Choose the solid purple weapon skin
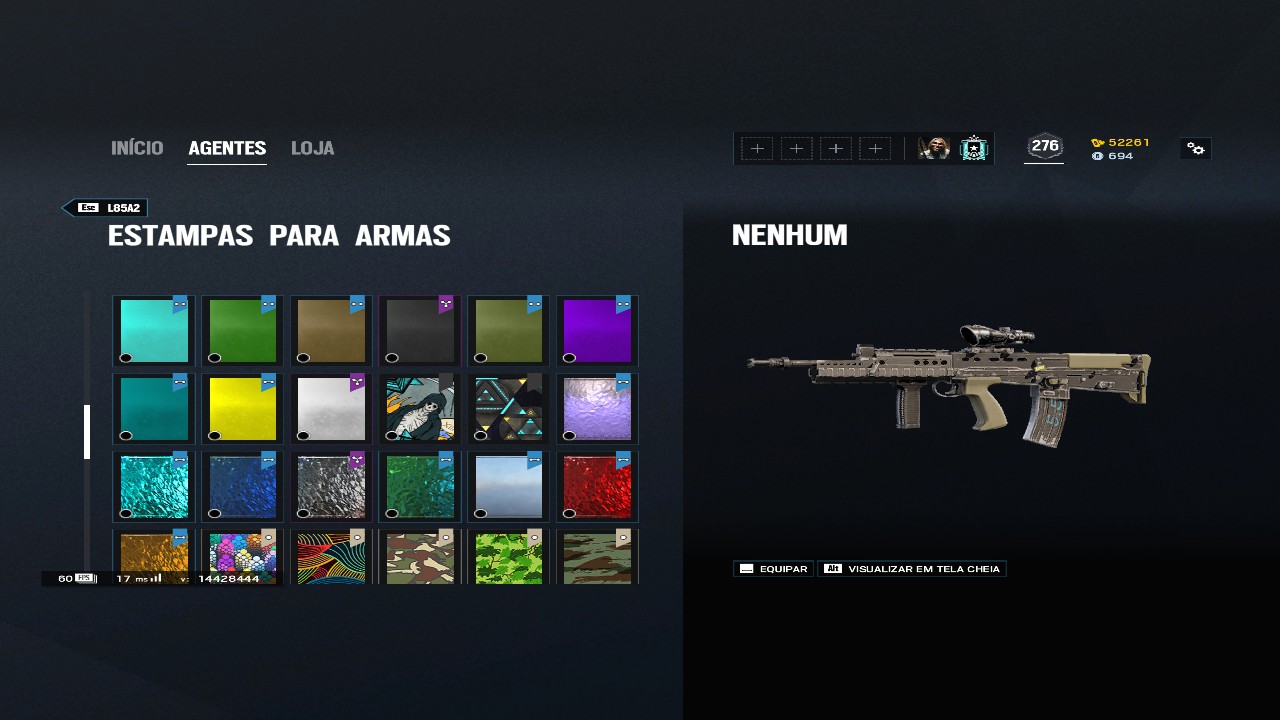This screenshot has width=1280, height=720. click(x=598, y=331)
